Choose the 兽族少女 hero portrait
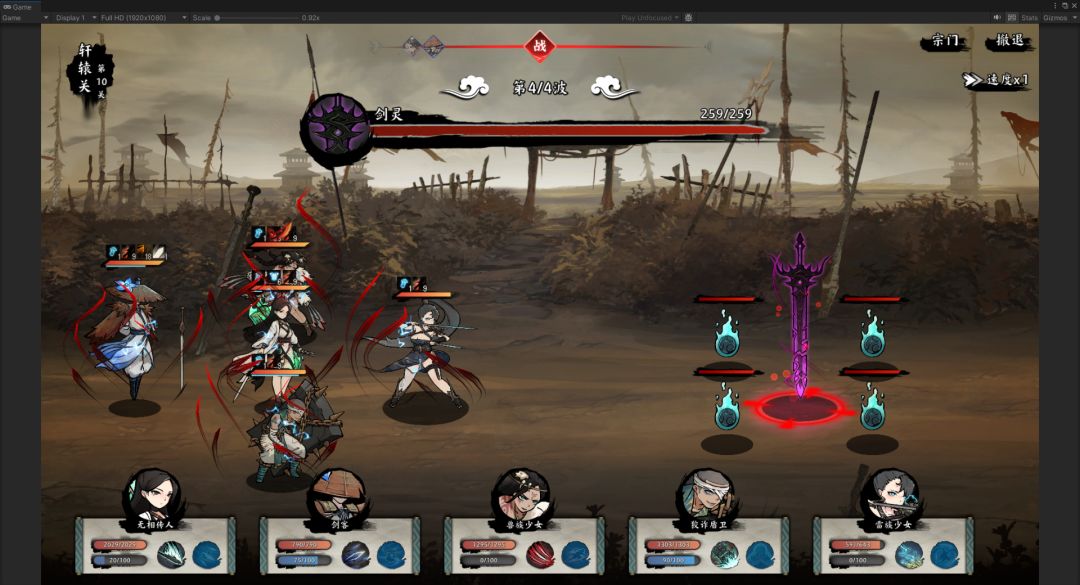This screenshot has height=585, width=1080. pos(520,495)
